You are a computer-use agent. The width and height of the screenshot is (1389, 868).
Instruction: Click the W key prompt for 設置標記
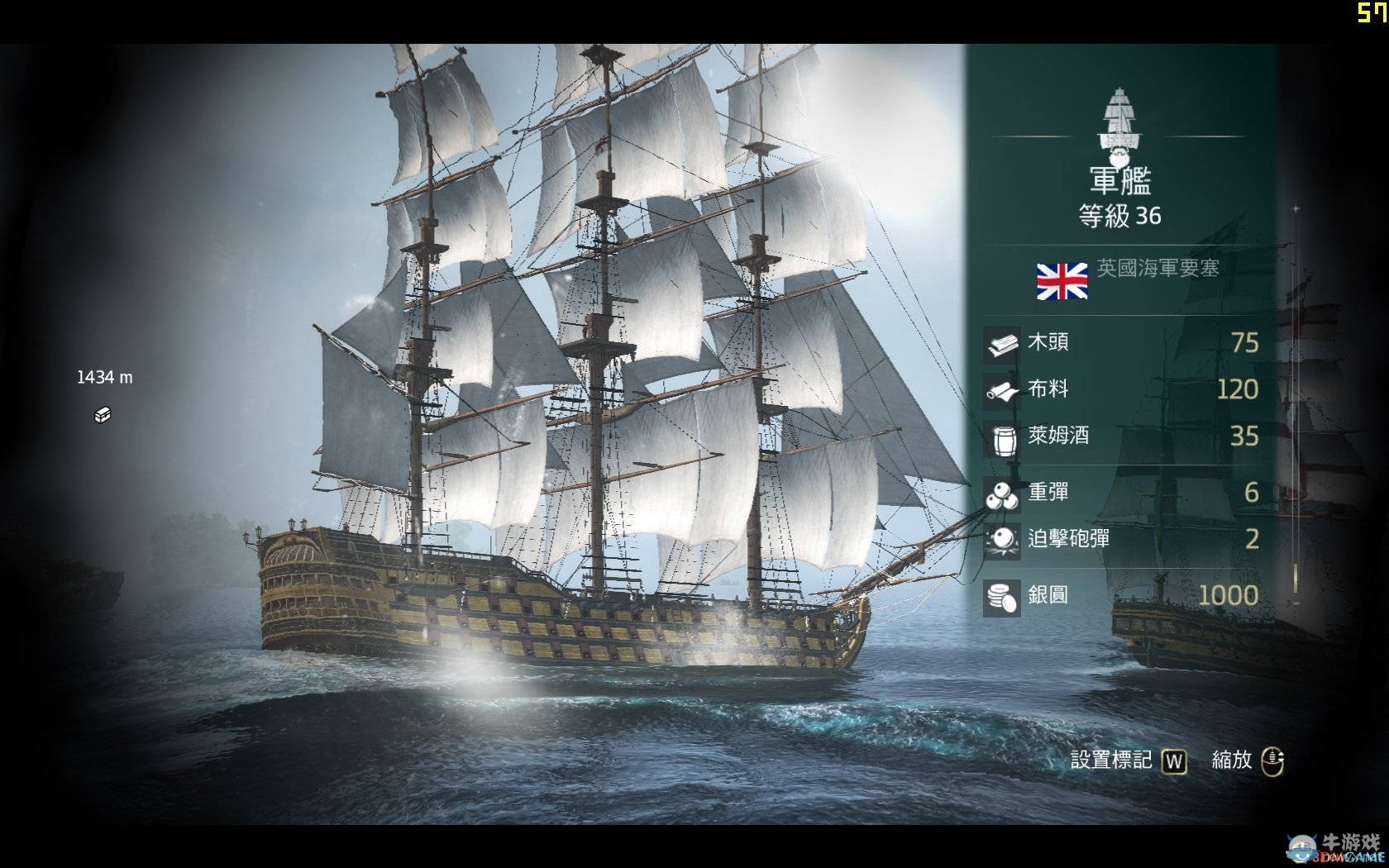(1174, 761)
